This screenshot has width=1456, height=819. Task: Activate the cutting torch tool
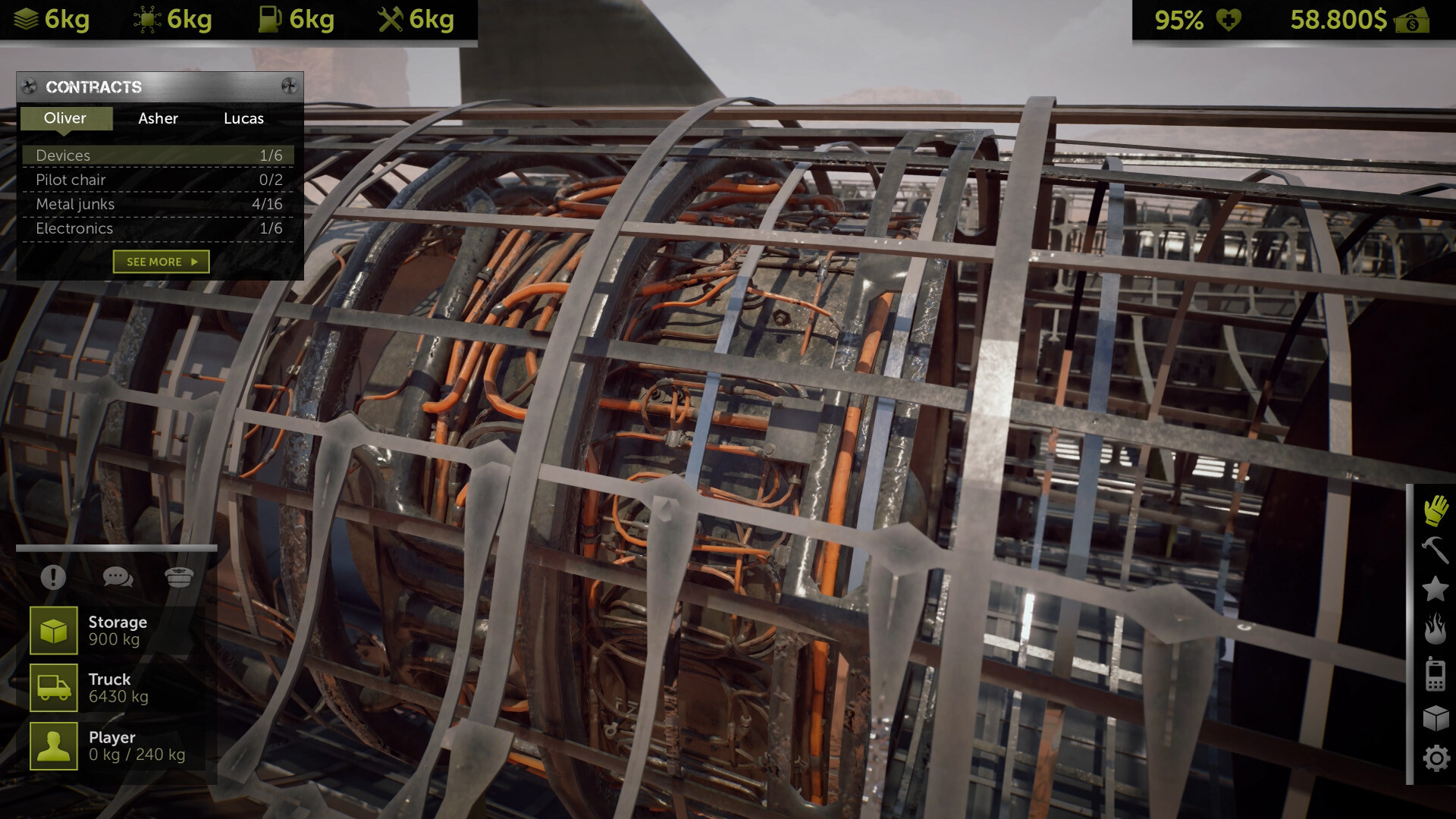tap(1436, 626)
